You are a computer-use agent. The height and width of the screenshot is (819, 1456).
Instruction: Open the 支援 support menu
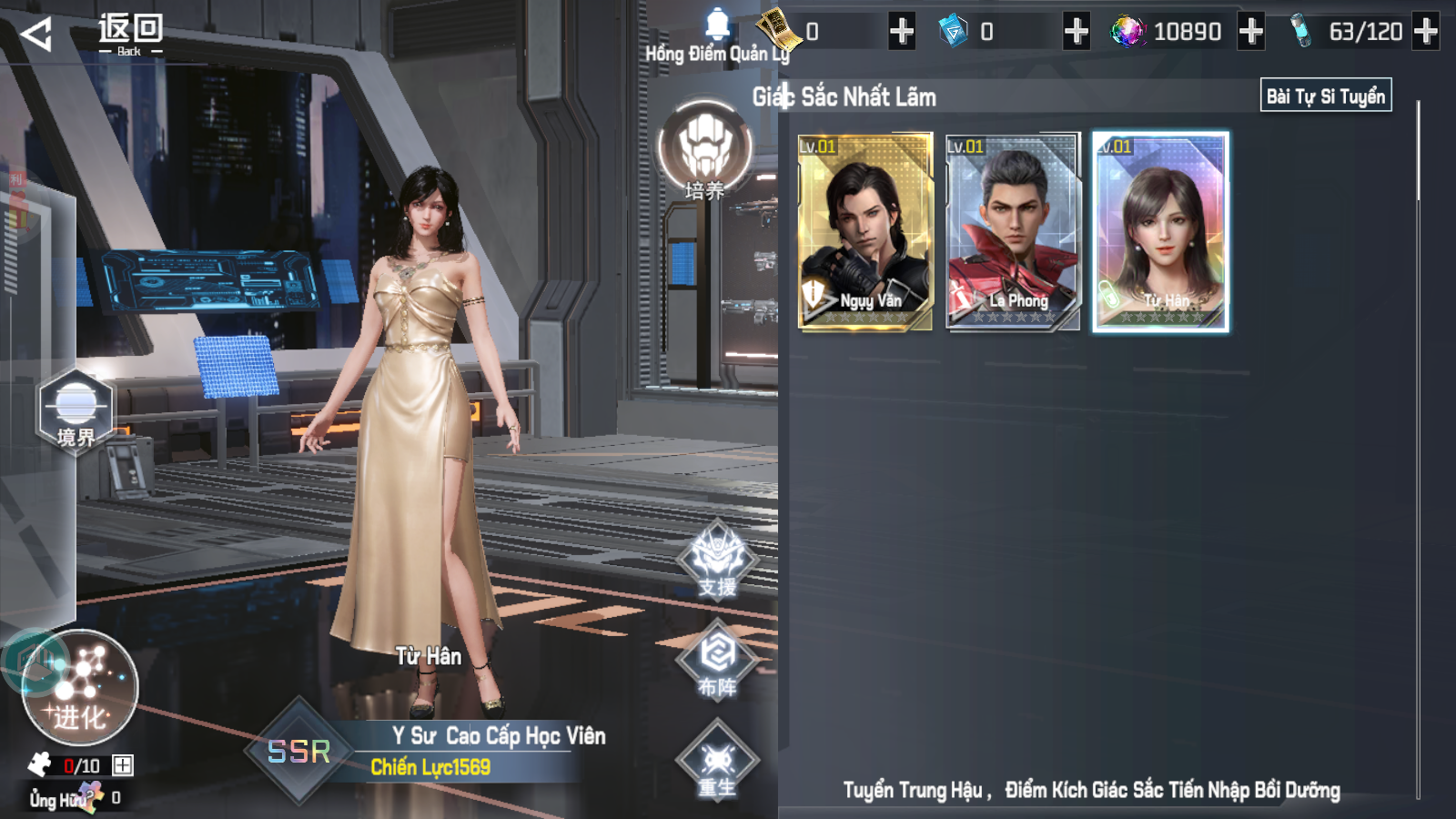(x=718, y=560)
